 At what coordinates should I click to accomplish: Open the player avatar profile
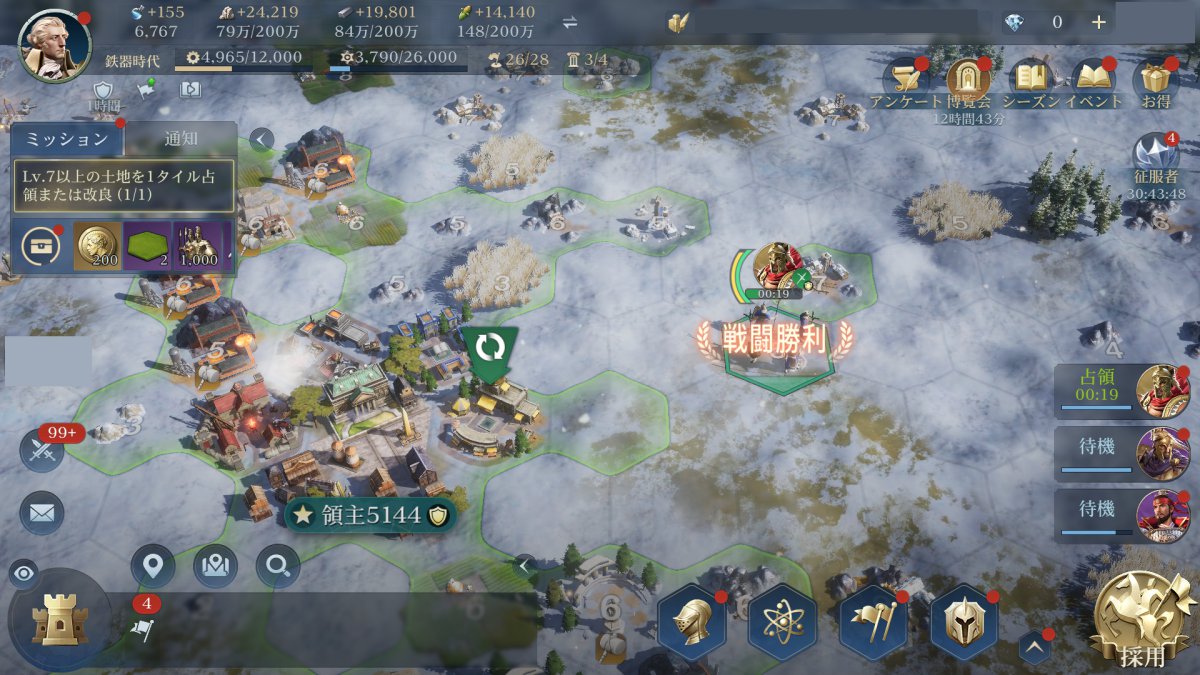(x=54, y=46)
